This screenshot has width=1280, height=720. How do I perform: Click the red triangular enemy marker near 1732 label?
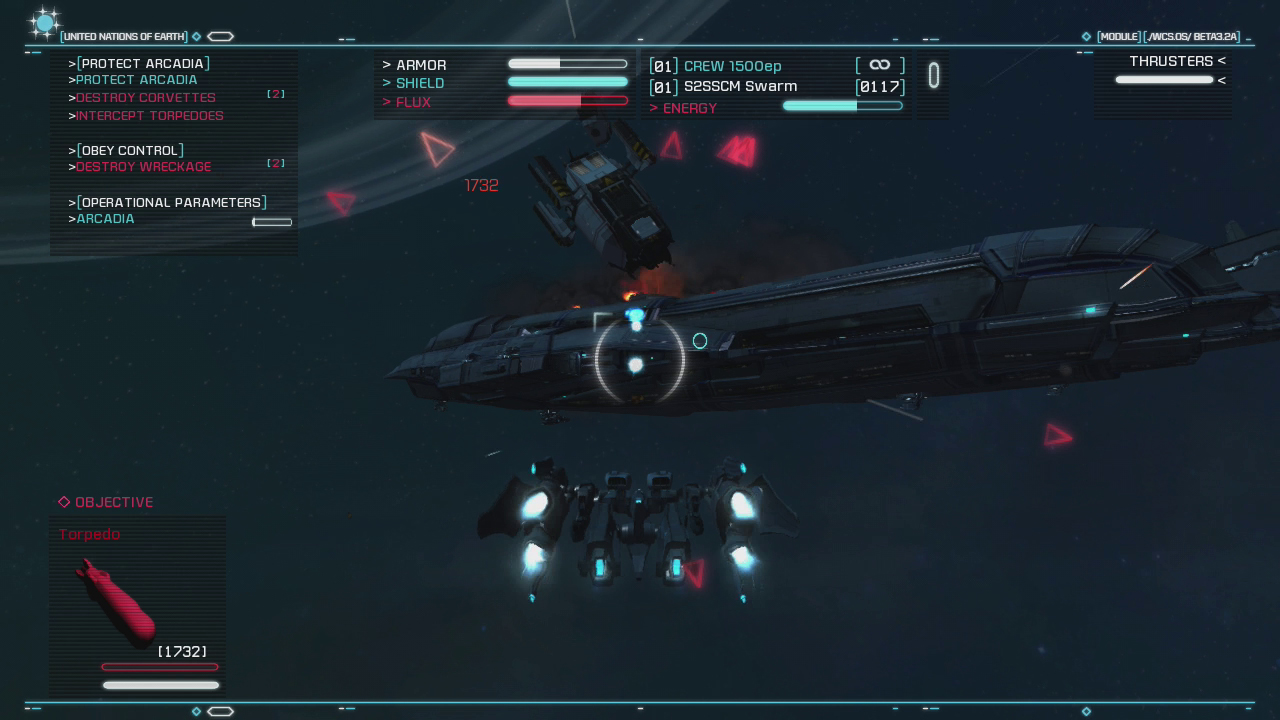[x=437, y=151]
